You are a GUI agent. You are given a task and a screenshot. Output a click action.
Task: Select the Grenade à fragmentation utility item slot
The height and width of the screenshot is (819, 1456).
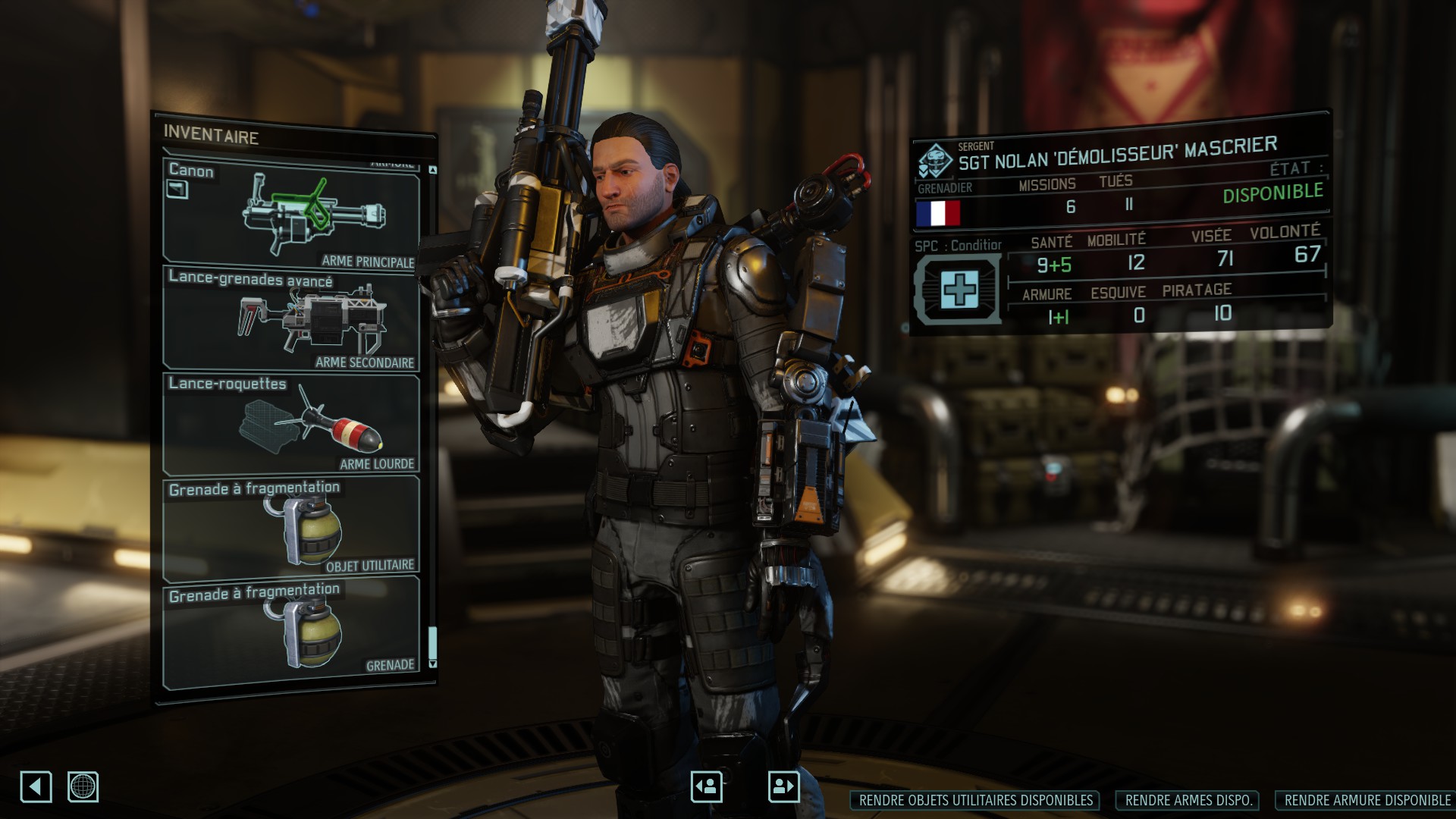point(291,527)
